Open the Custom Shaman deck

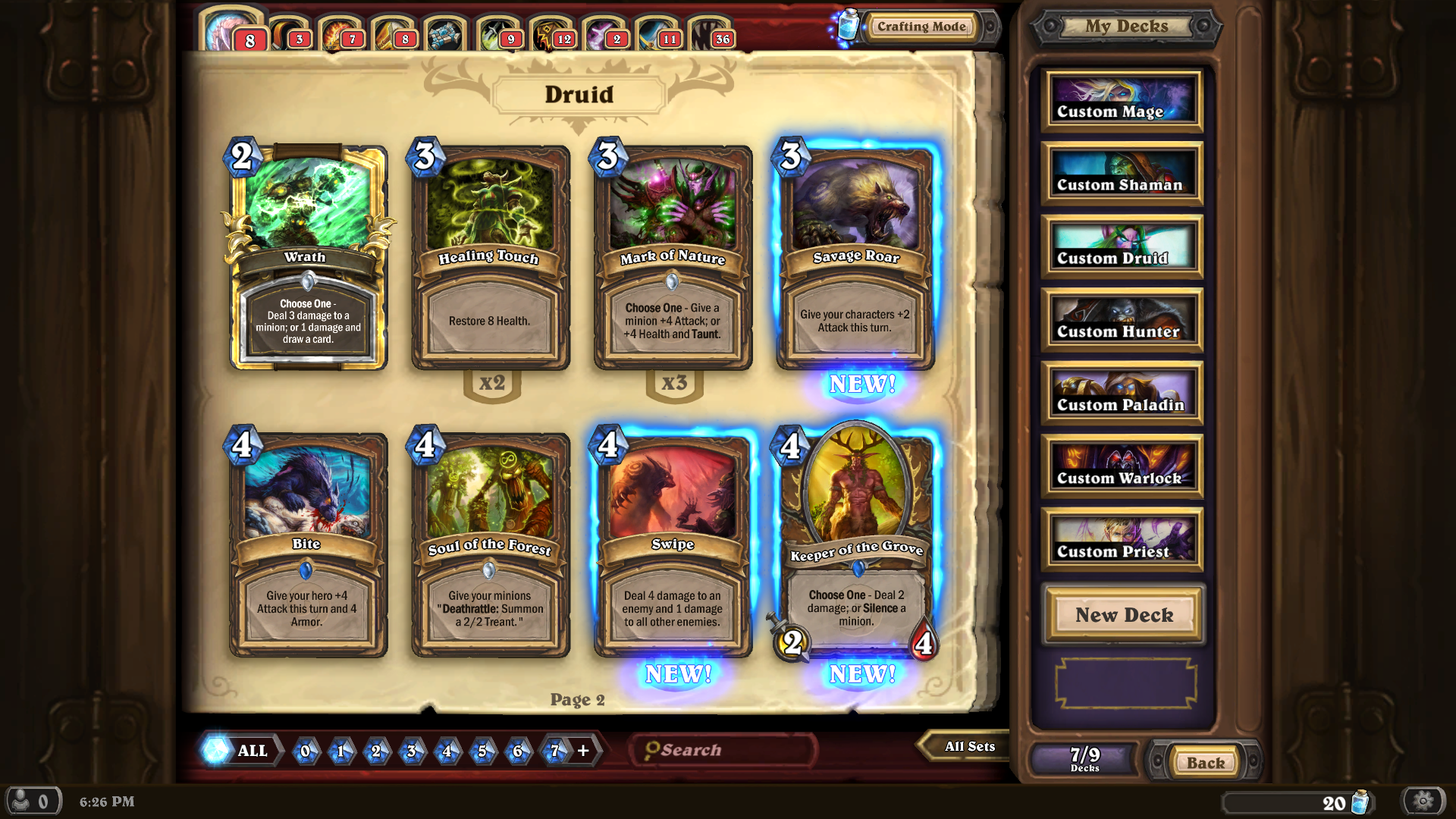[1122, 174]
